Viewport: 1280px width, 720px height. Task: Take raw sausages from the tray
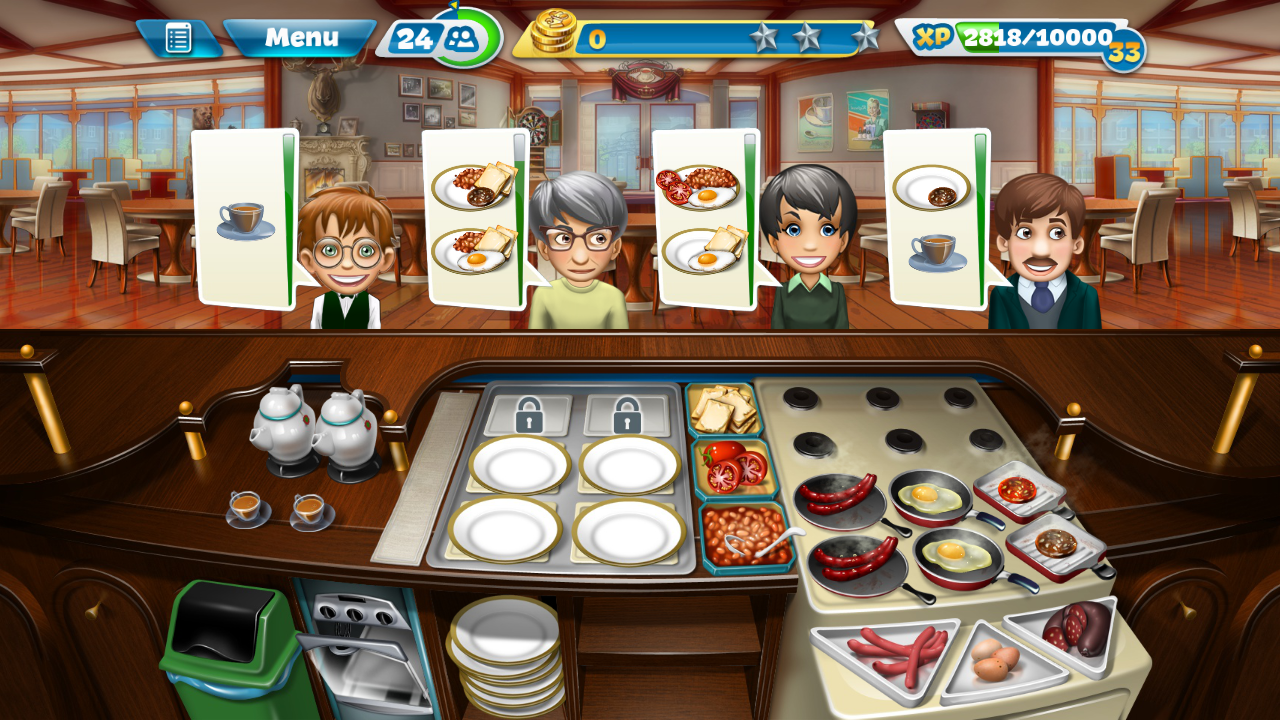[884, 652]
